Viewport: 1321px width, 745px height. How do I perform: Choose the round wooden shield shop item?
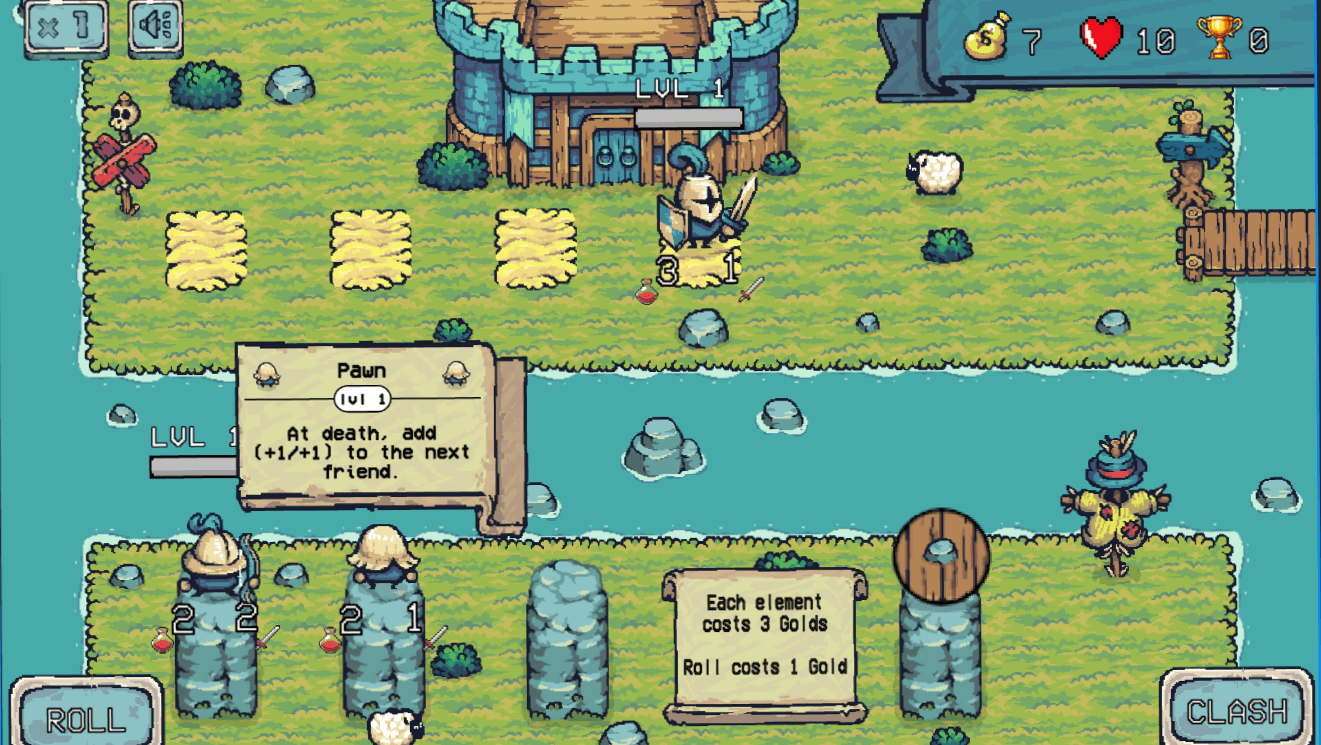coord(940,556)
